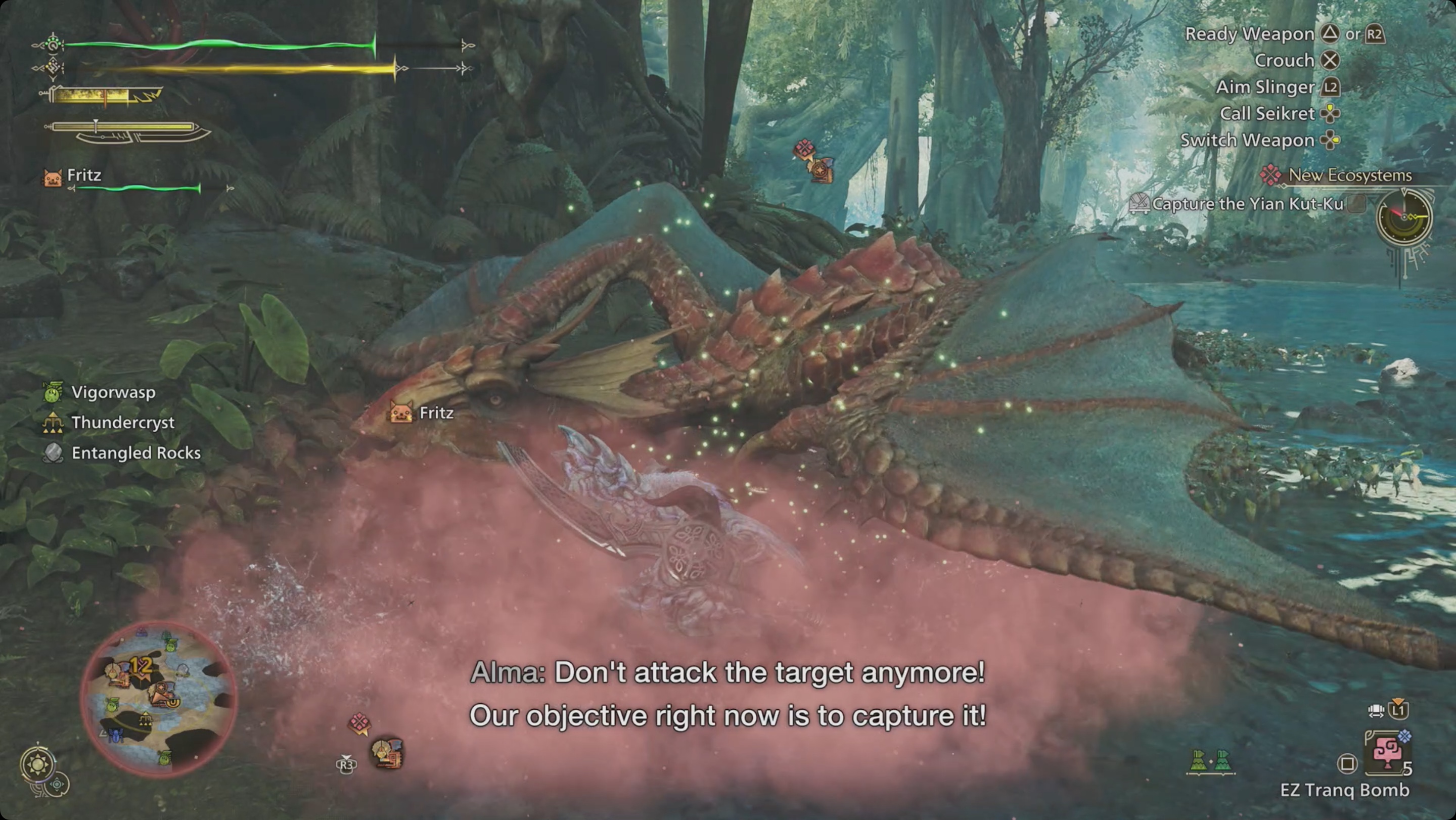Select the sun-shaped icon beside the minimap
Screen dimensions: 1456x820
coord(38,764)
